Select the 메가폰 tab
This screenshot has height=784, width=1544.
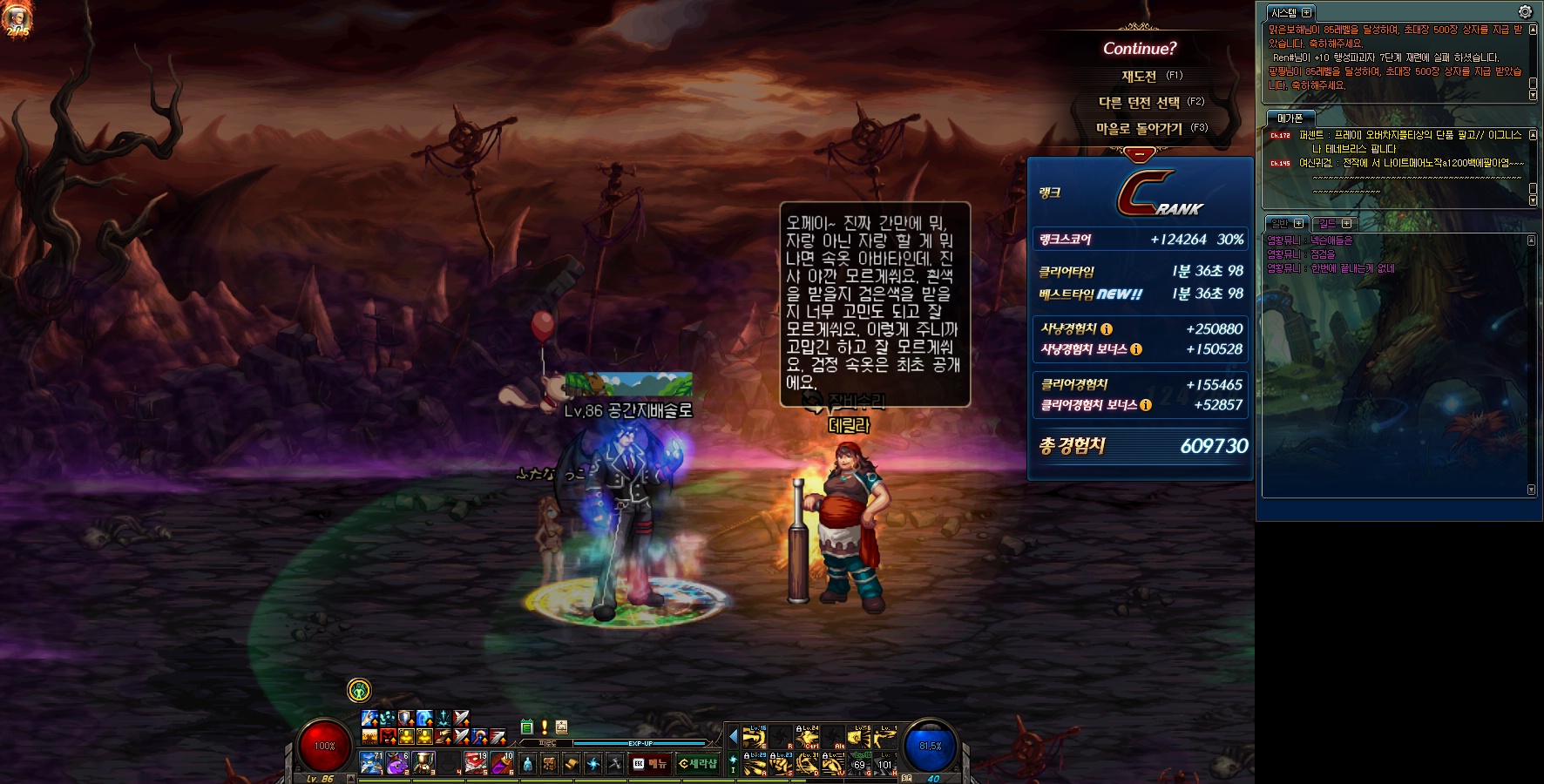click(1290, 118)
